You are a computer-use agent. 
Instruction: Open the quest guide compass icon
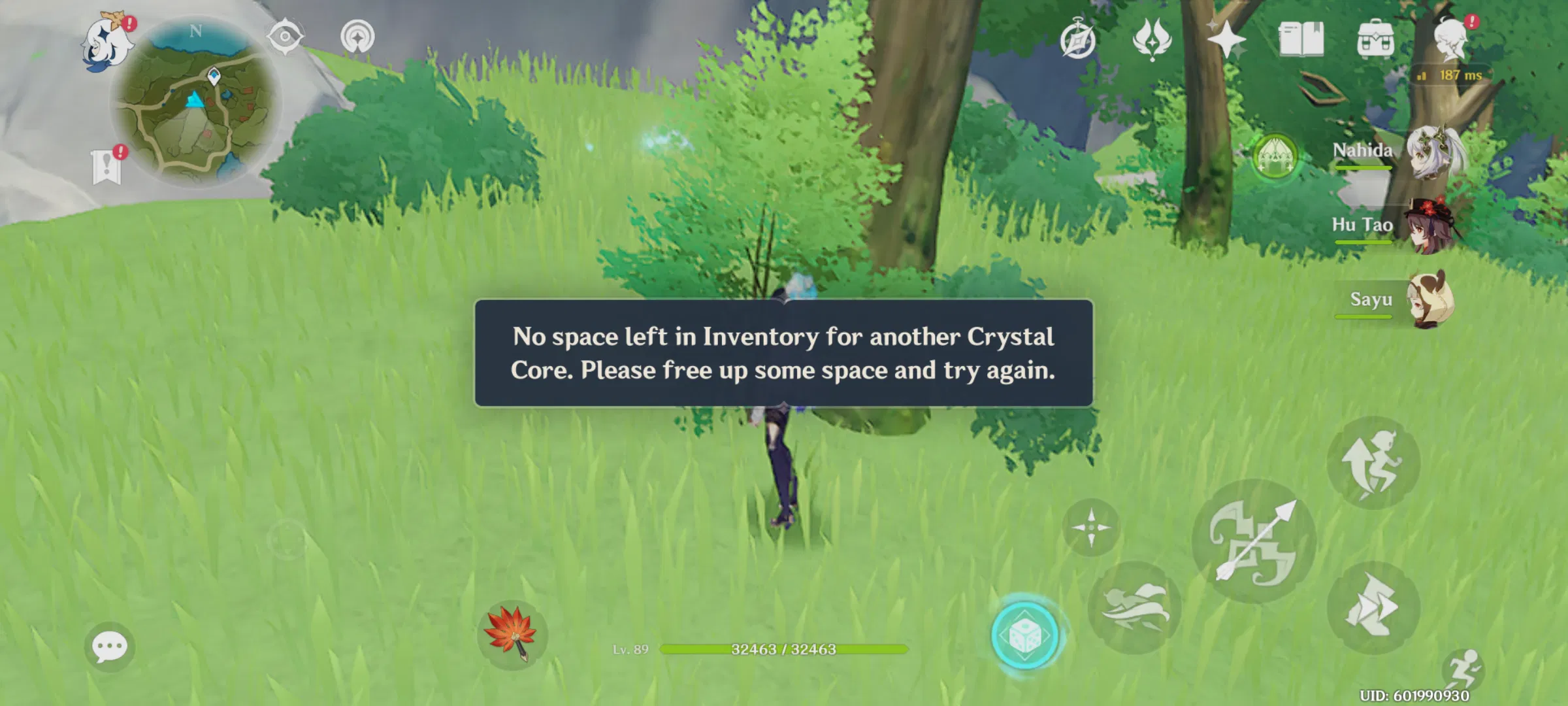(x=1079, y=39)
